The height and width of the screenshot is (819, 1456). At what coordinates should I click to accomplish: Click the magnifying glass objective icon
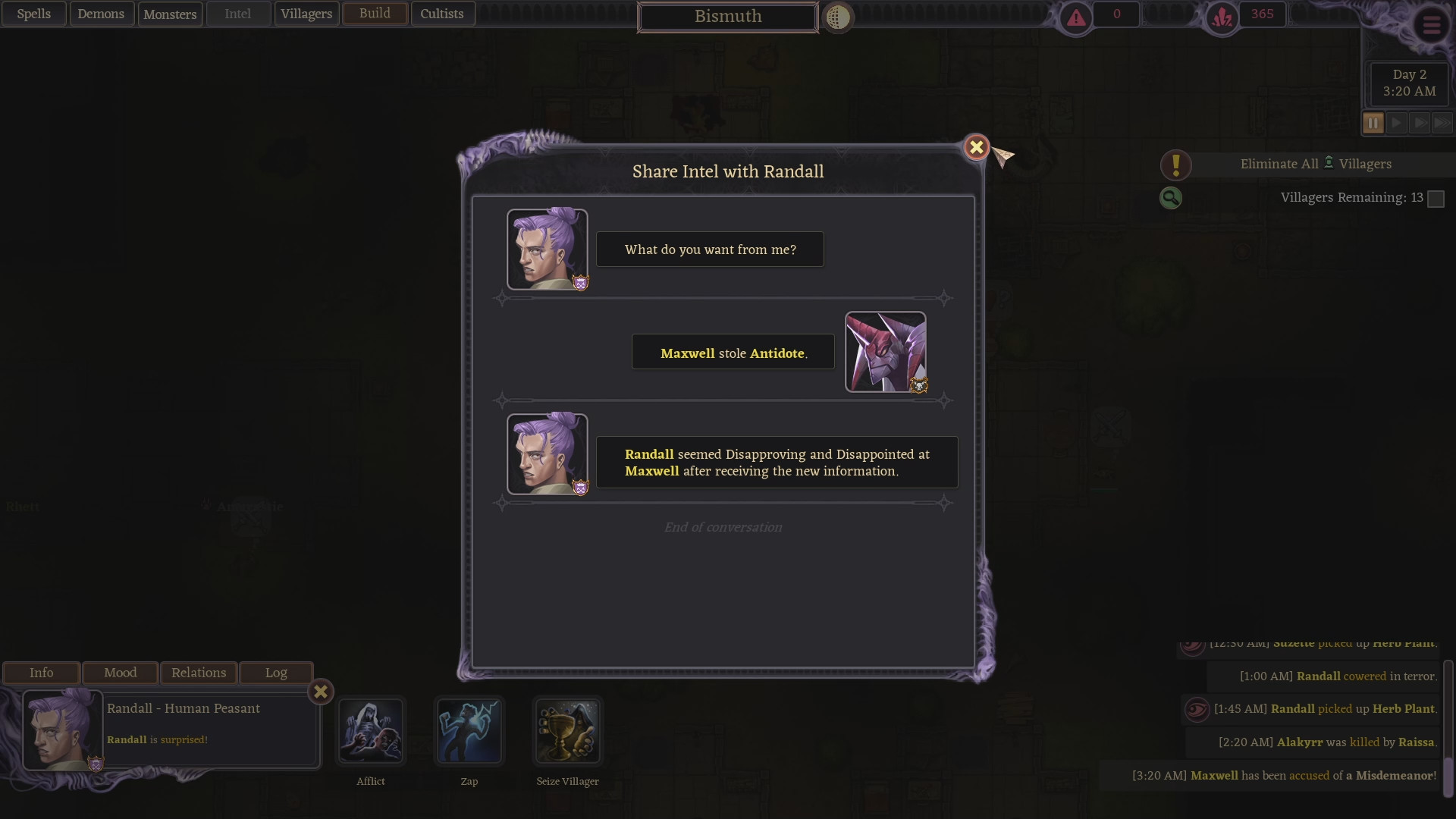coord(1171,198)
